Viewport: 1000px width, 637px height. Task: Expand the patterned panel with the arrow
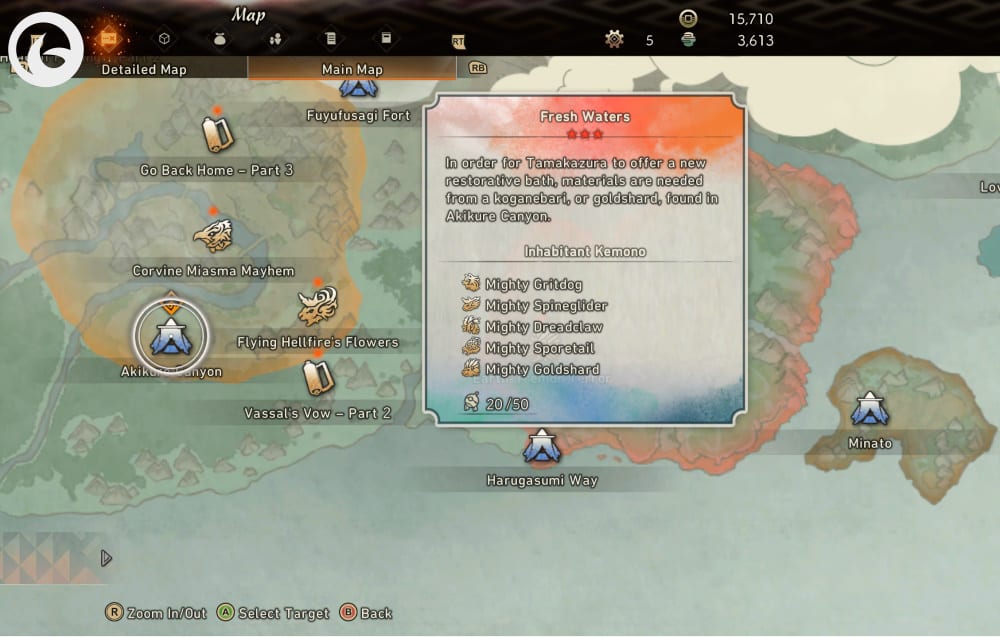[x=106, y=558]
